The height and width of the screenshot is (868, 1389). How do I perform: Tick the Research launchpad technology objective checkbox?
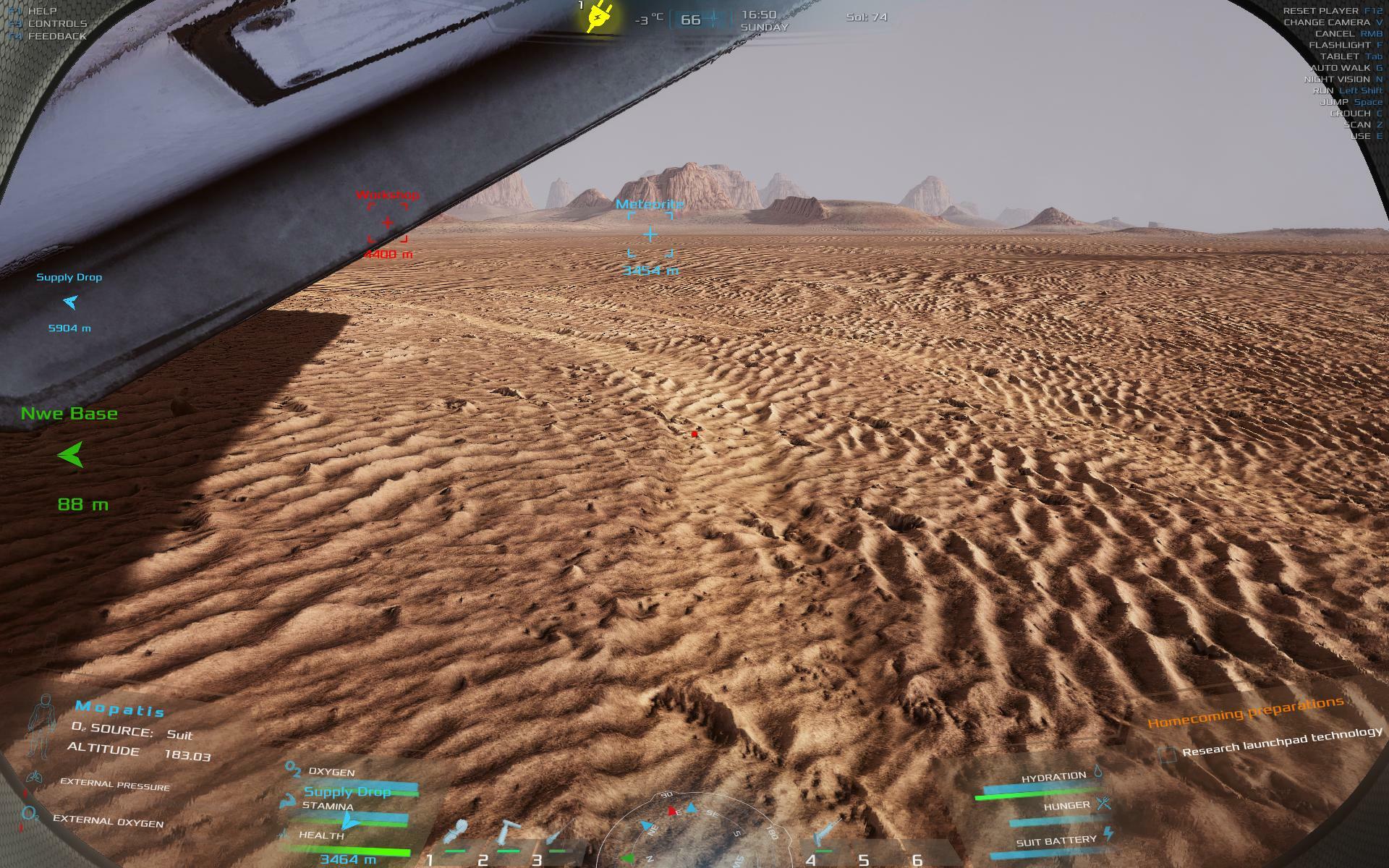pos(1167,754)
